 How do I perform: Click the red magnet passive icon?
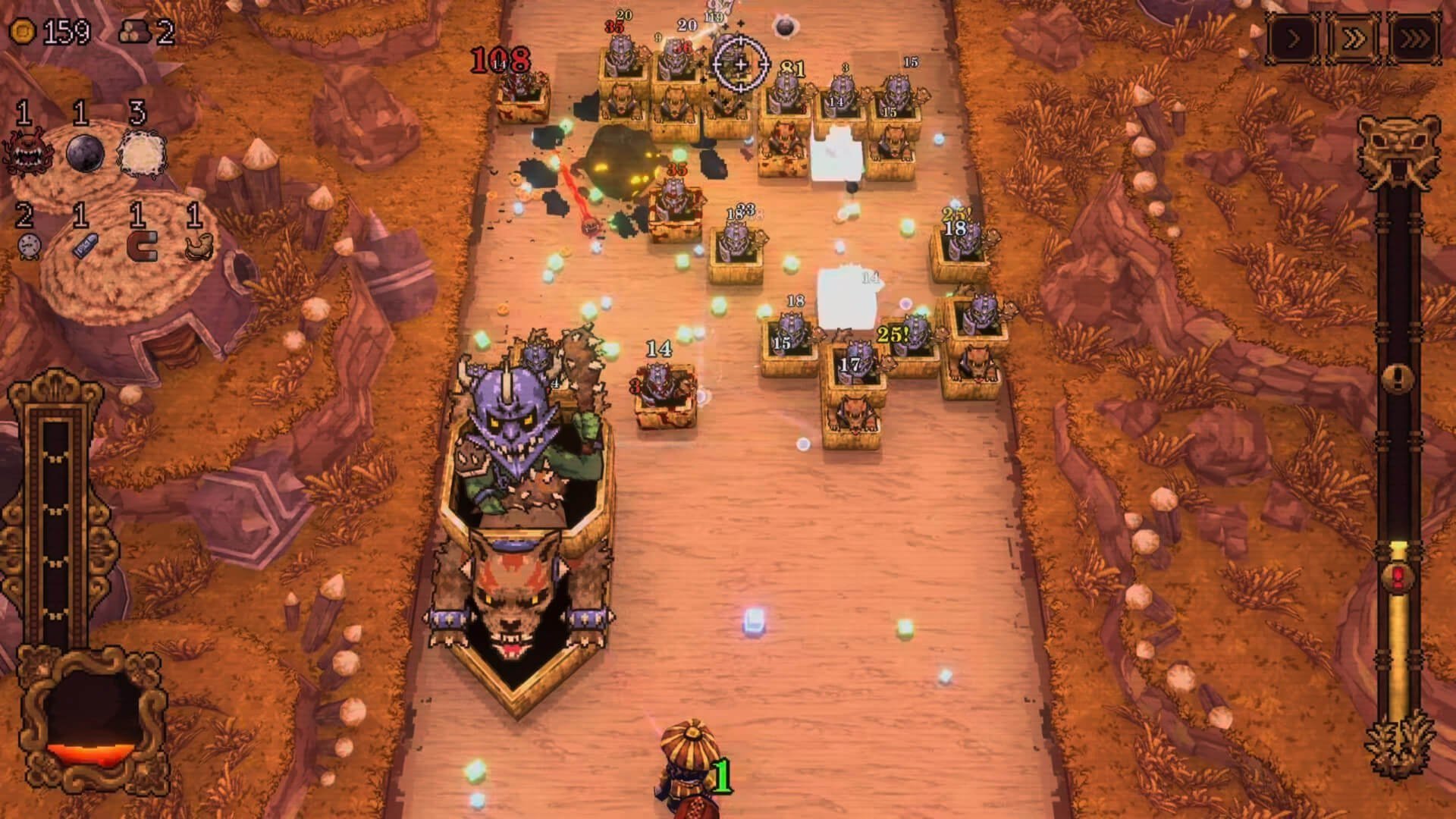pos(141,246)
